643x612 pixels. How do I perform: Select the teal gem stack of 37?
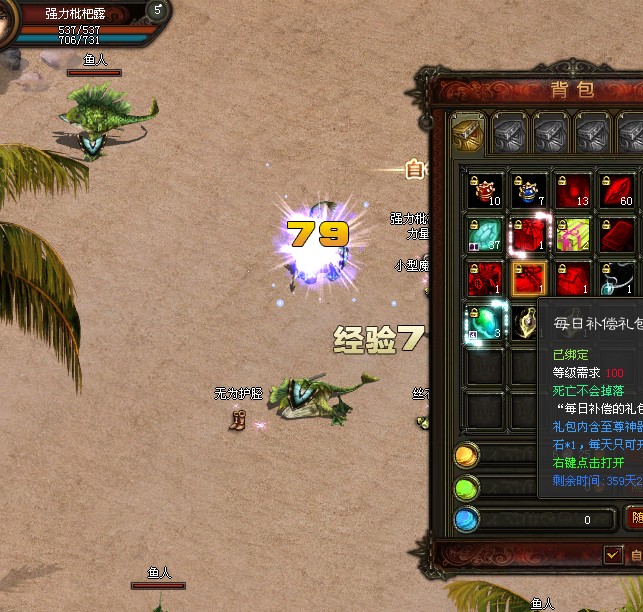pos(487,234)
